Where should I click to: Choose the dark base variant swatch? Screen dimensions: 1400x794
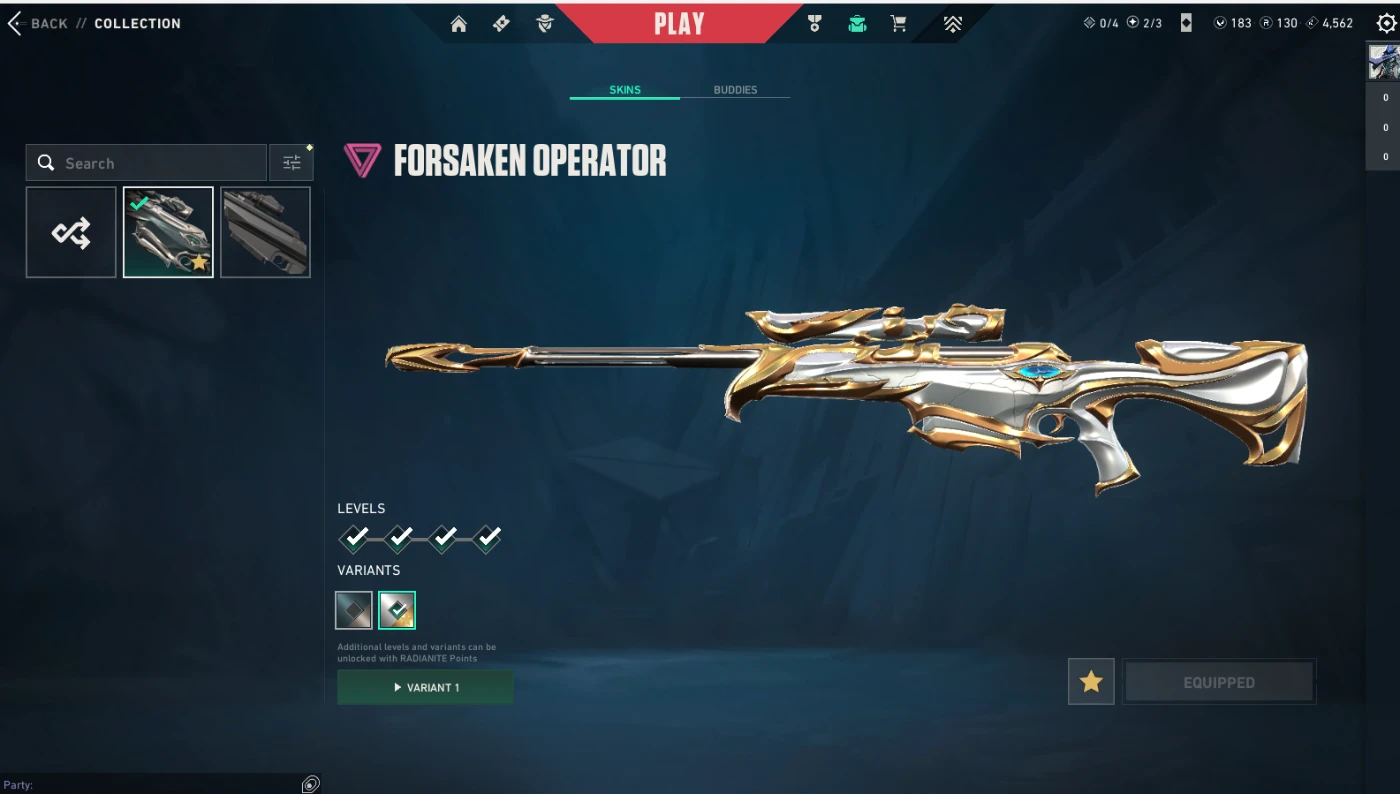354,610
